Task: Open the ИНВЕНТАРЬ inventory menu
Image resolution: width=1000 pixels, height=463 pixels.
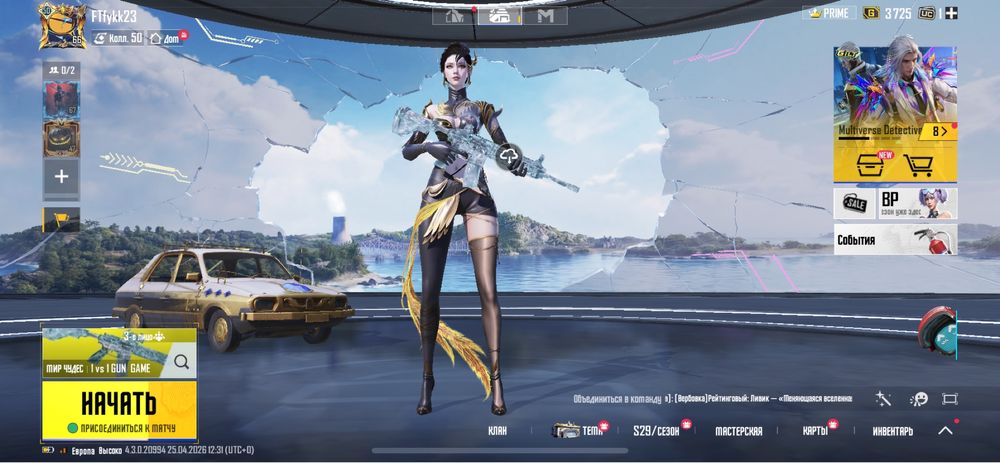Action: coord(892,431)
